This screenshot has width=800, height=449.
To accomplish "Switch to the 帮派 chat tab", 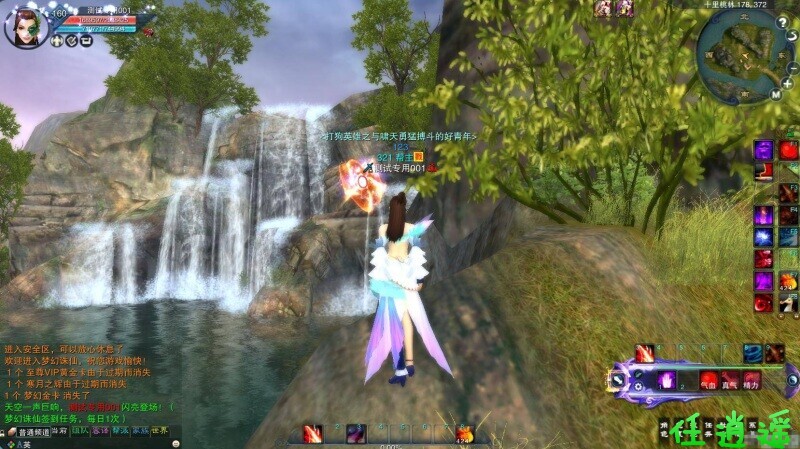I will (x=120, y=431).
